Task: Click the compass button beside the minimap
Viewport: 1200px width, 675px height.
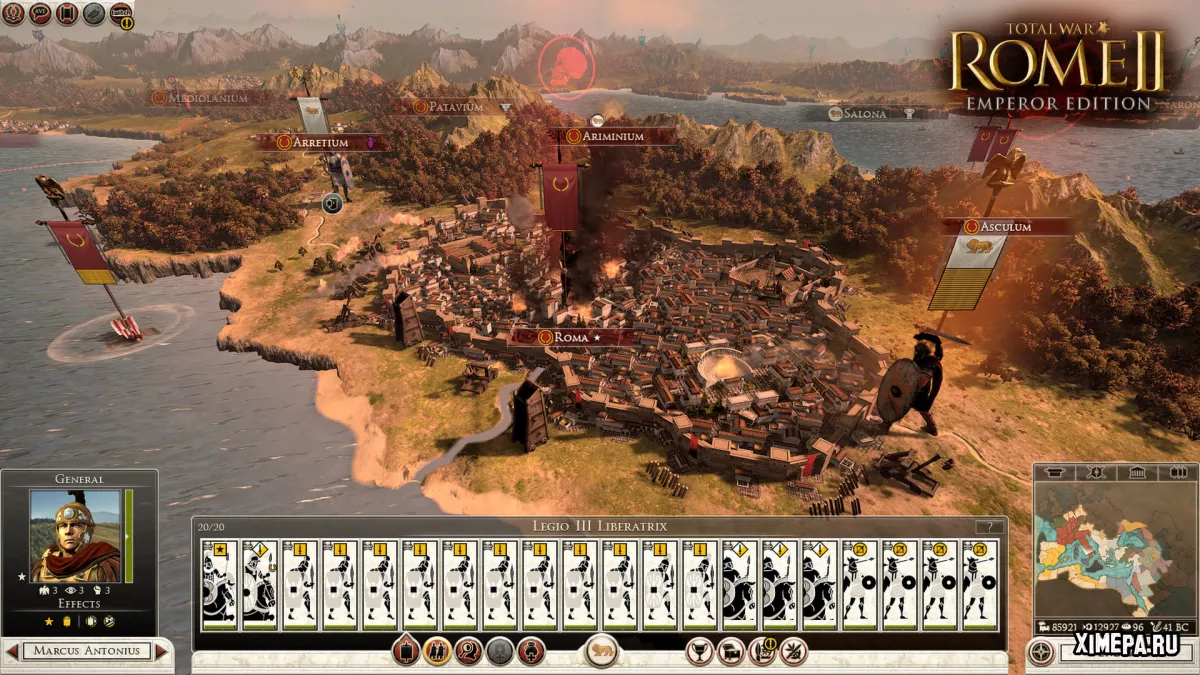Action: [1041, 652]
